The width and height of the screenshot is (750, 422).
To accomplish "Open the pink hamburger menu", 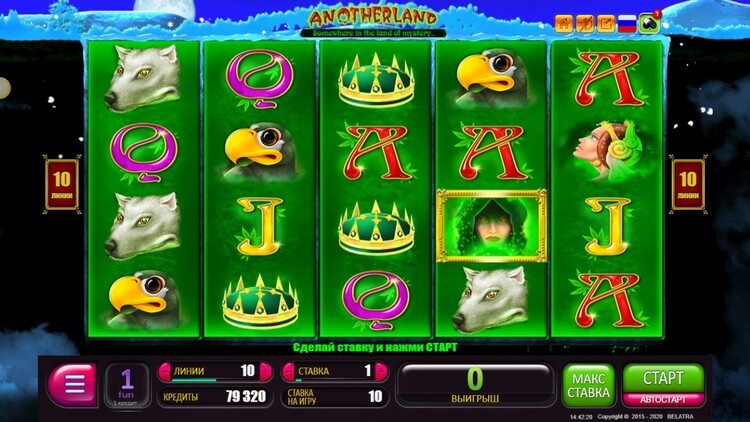I will pyautogui.click(x=72, y=385).
